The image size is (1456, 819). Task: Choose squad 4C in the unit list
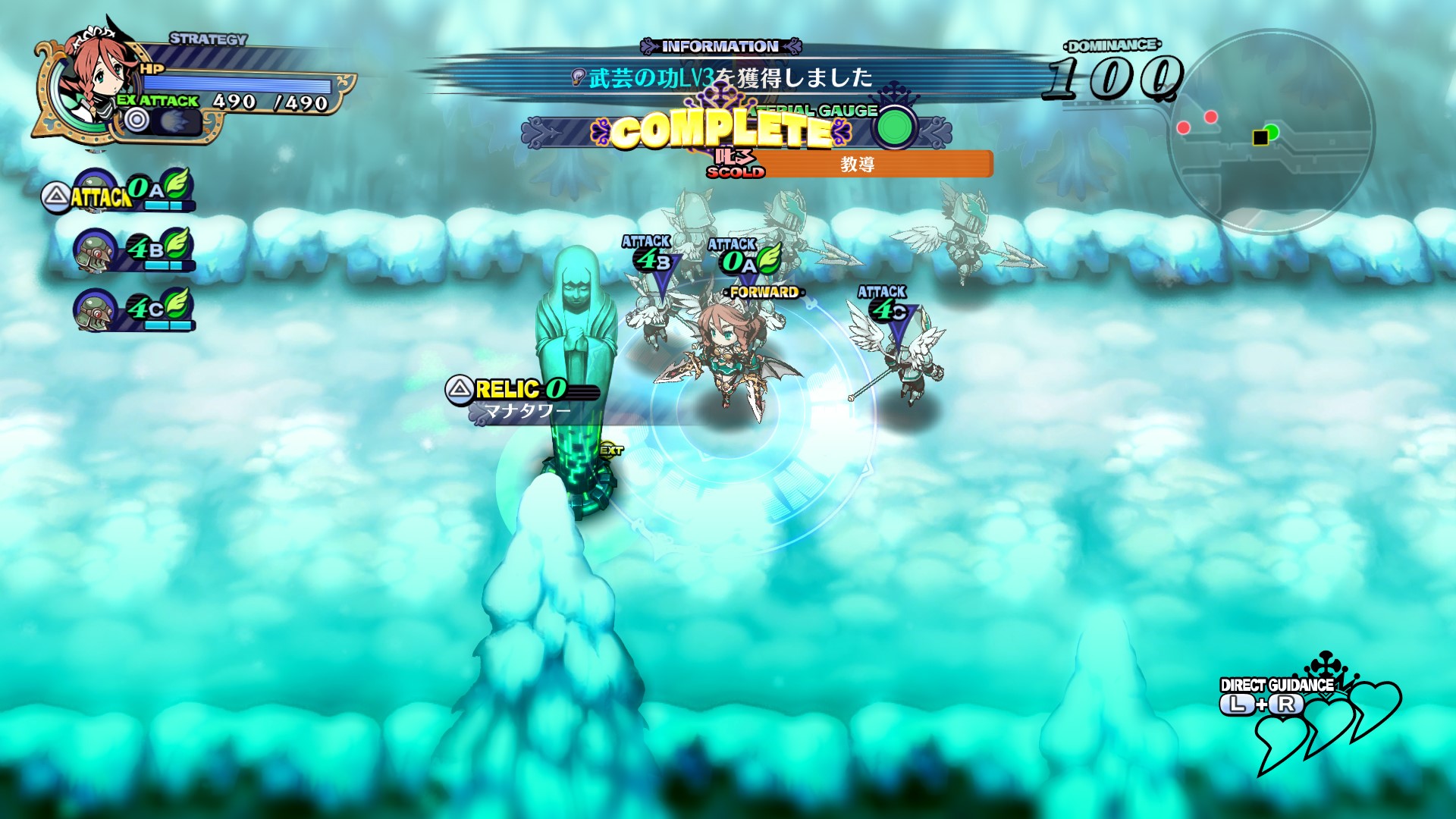(x=135, y=309)
